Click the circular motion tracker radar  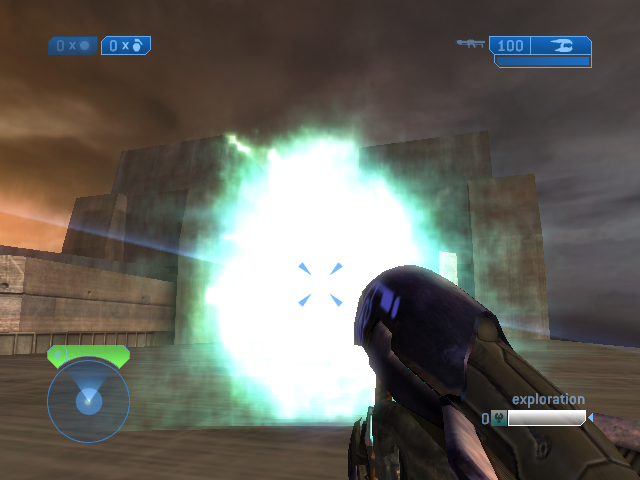click(x=88, y=401)
